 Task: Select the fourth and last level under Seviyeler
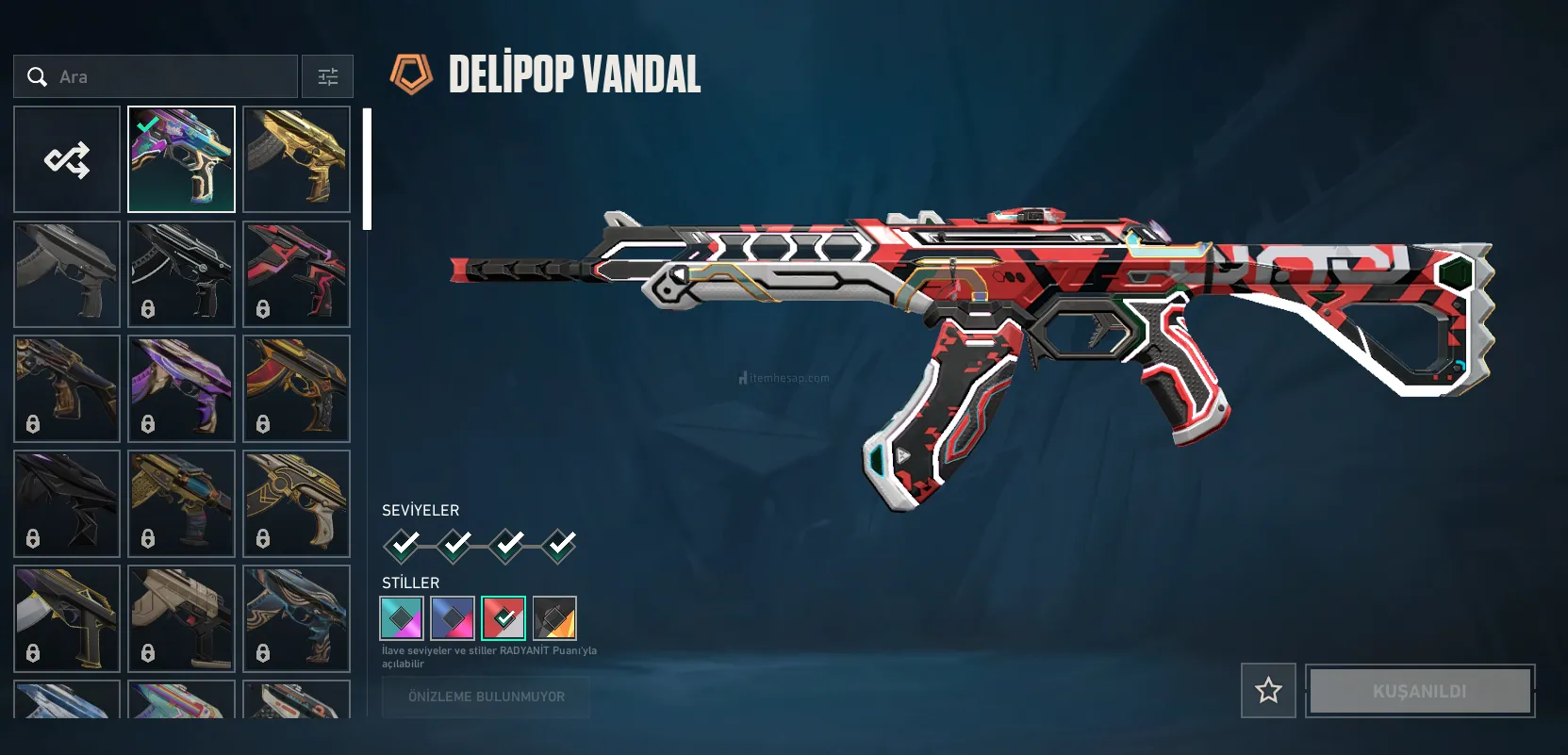pyautogui.click(x=560, y=545)
